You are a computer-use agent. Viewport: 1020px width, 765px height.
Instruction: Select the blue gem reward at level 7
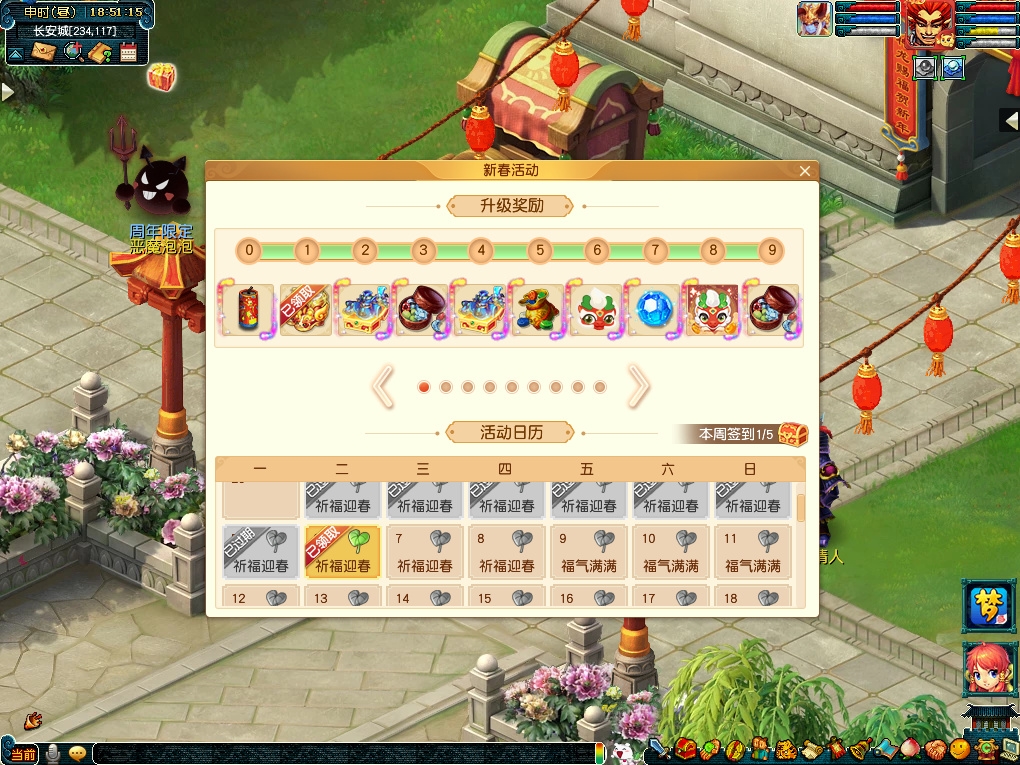655,309
